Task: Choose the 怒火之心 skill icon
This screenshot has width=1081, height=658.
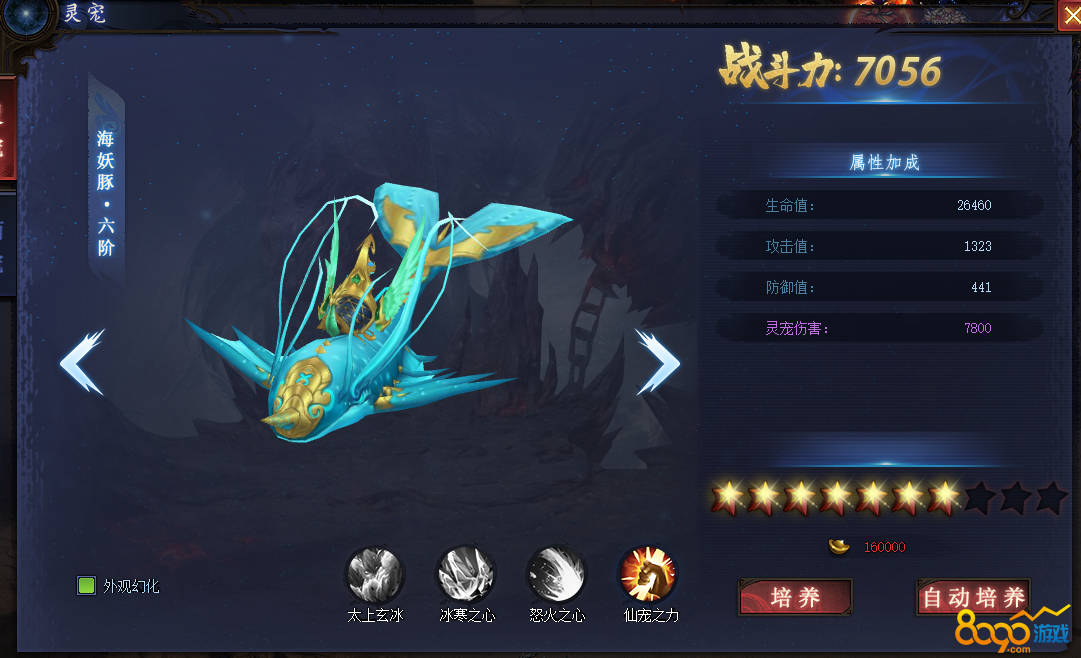Action: 556,575
